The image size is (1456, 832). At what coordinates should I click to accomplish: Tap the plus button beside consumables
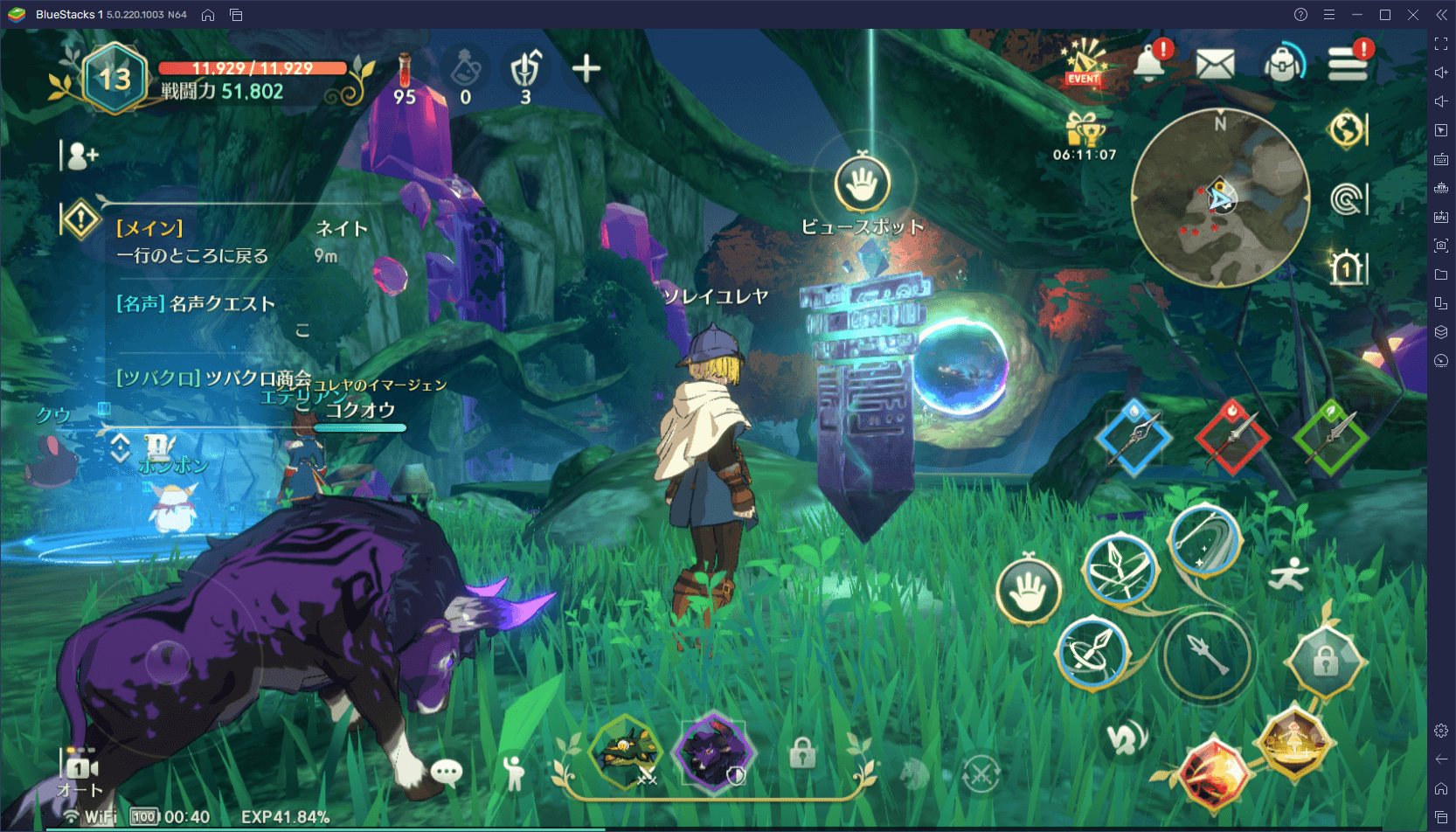586,68
